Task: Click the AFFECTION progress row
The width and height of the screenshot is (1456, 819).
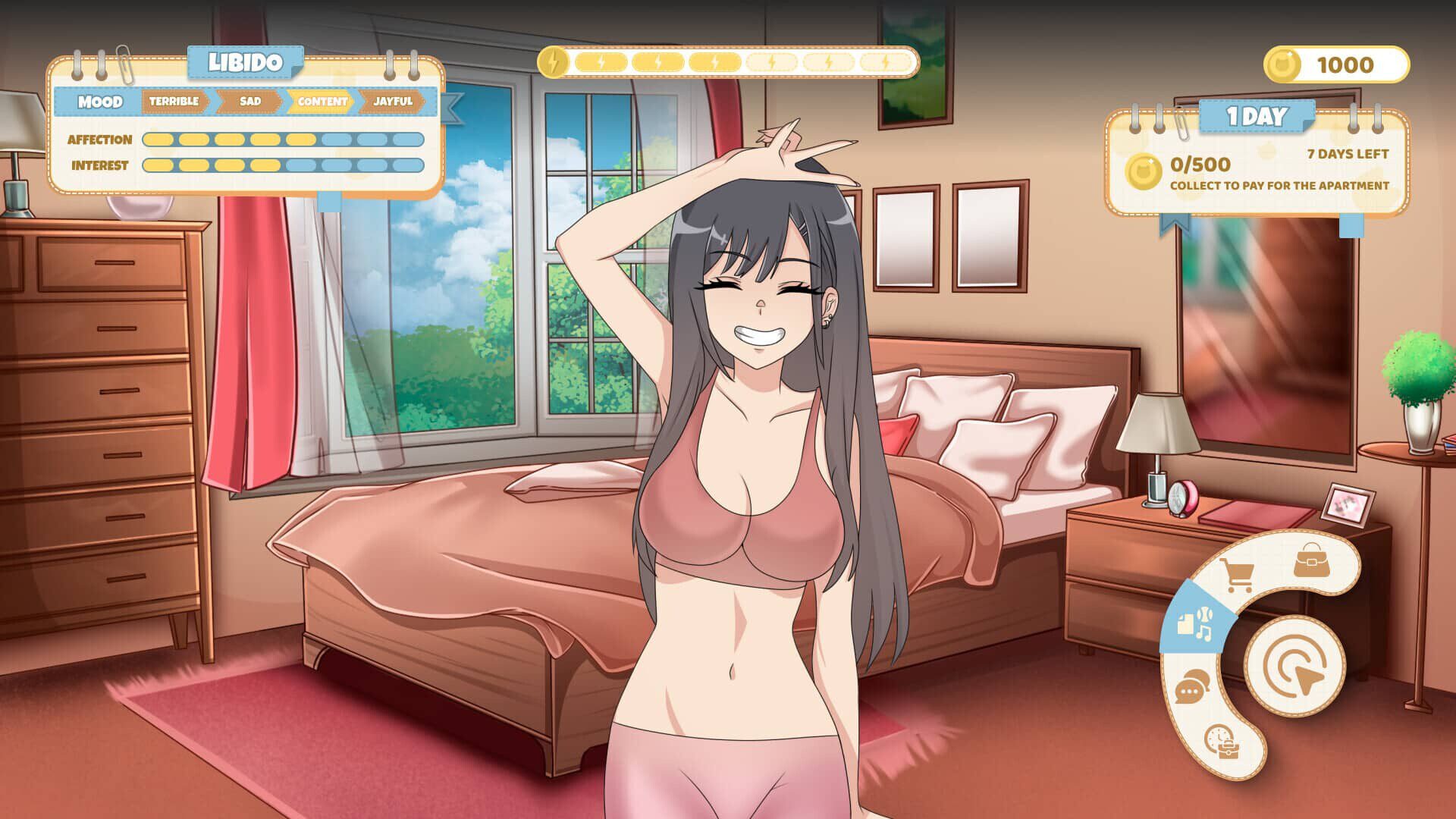Action: pyautogui.click(x=101, y=140)
